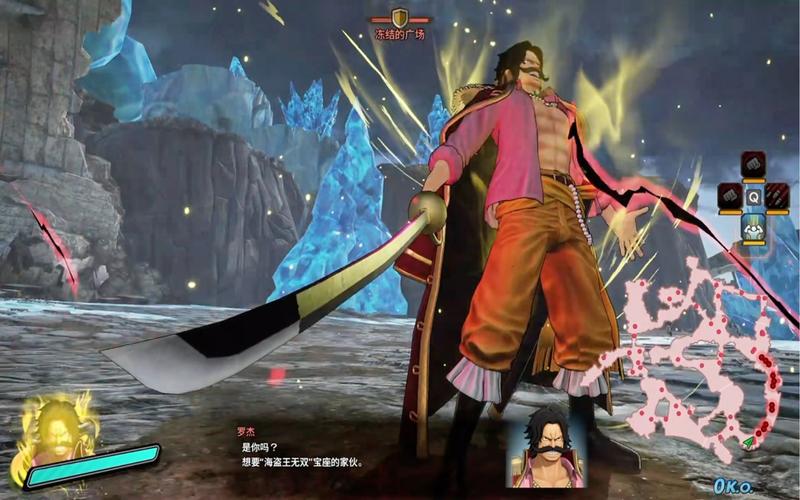Viewport: 800px width, 500px height.
Task: Activate the slash skill right of the Q glyph
Action: click(777, 197)
